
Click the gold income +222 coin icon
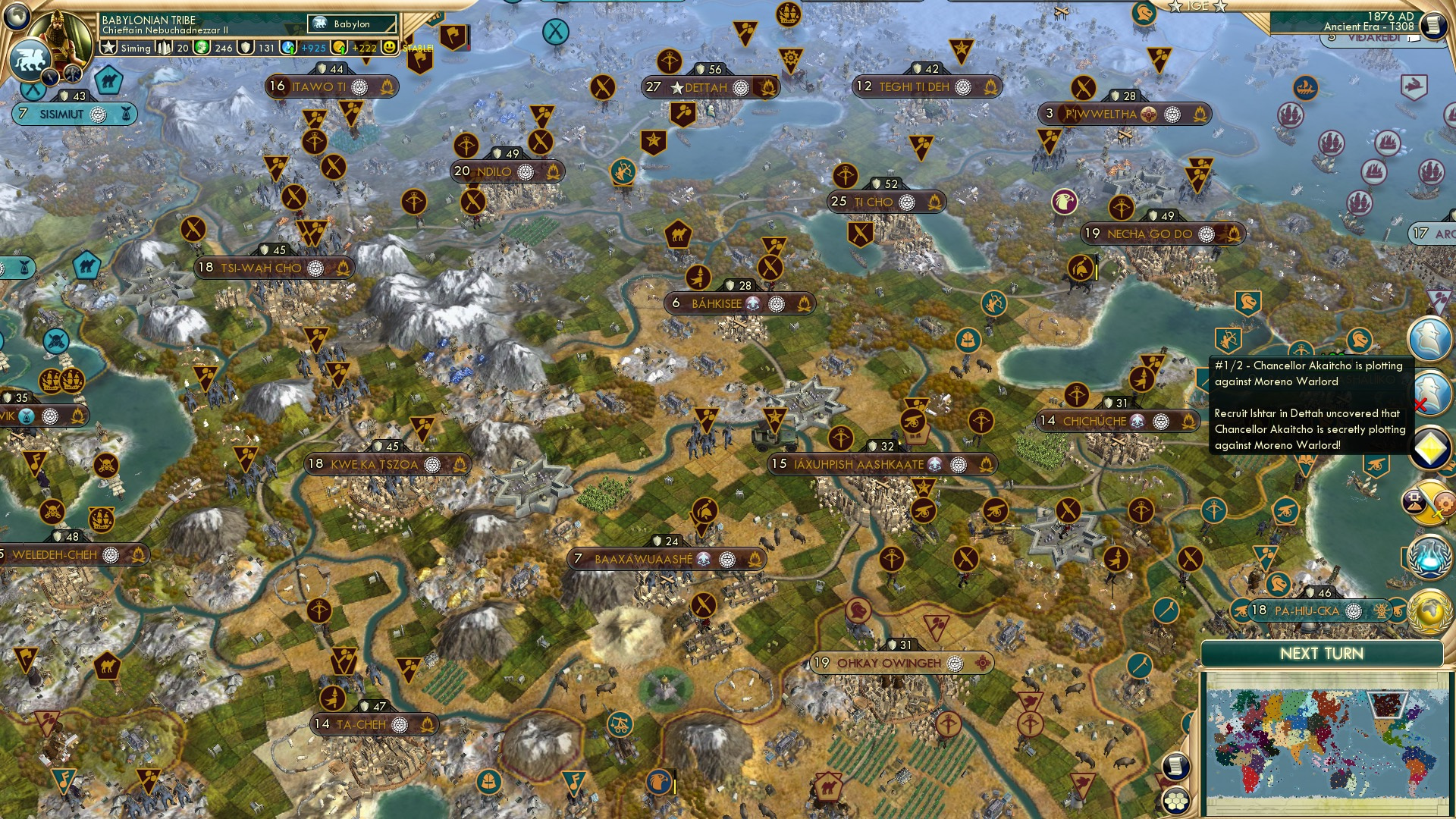340,47
